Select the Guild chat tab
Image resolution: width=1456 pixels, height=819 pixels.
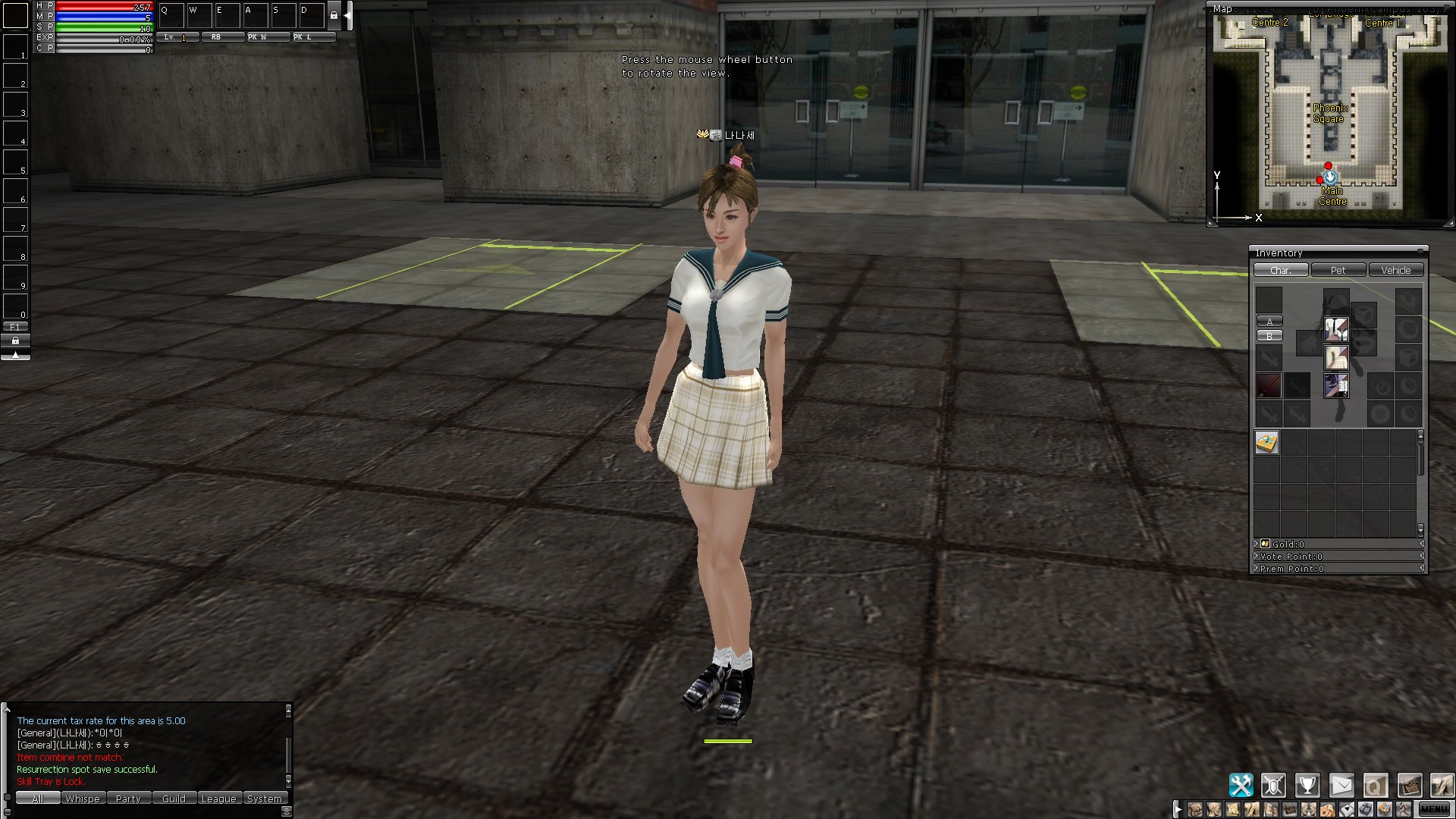coord(174,799)
